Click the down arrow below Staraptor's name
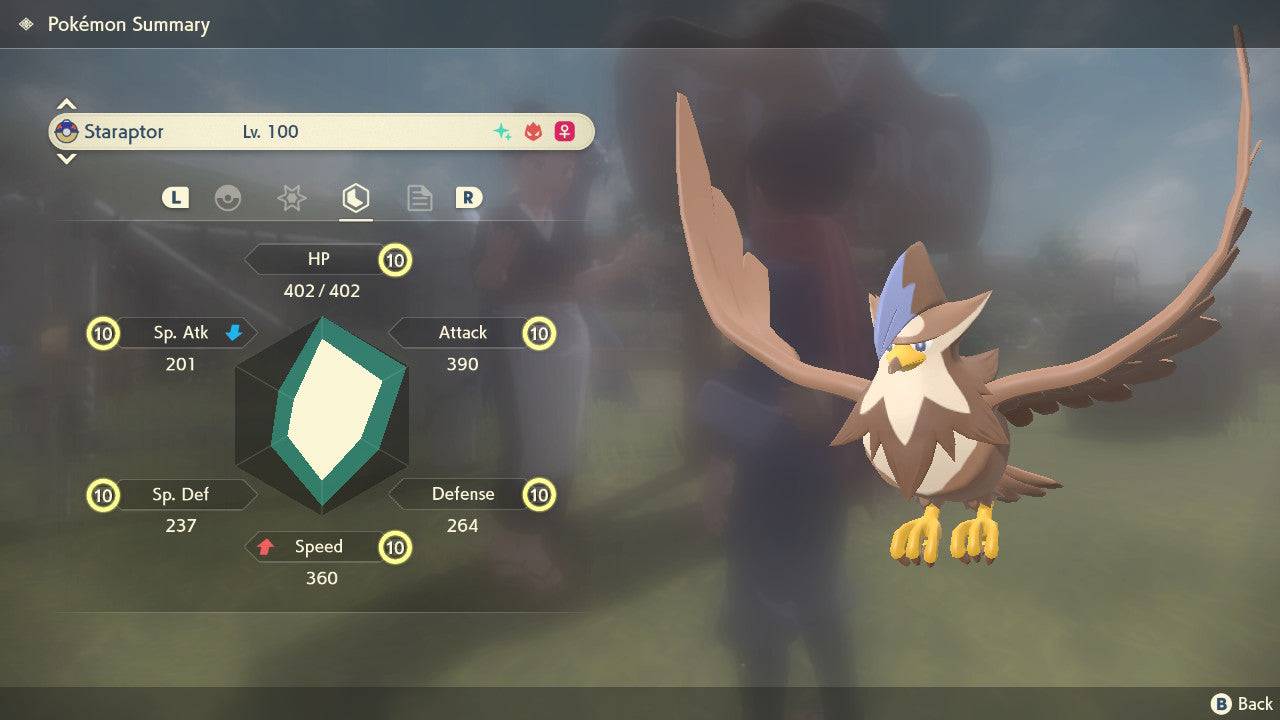Image resolution: width=1280 pixels, height=720 pixels. (x=66, y=158)
